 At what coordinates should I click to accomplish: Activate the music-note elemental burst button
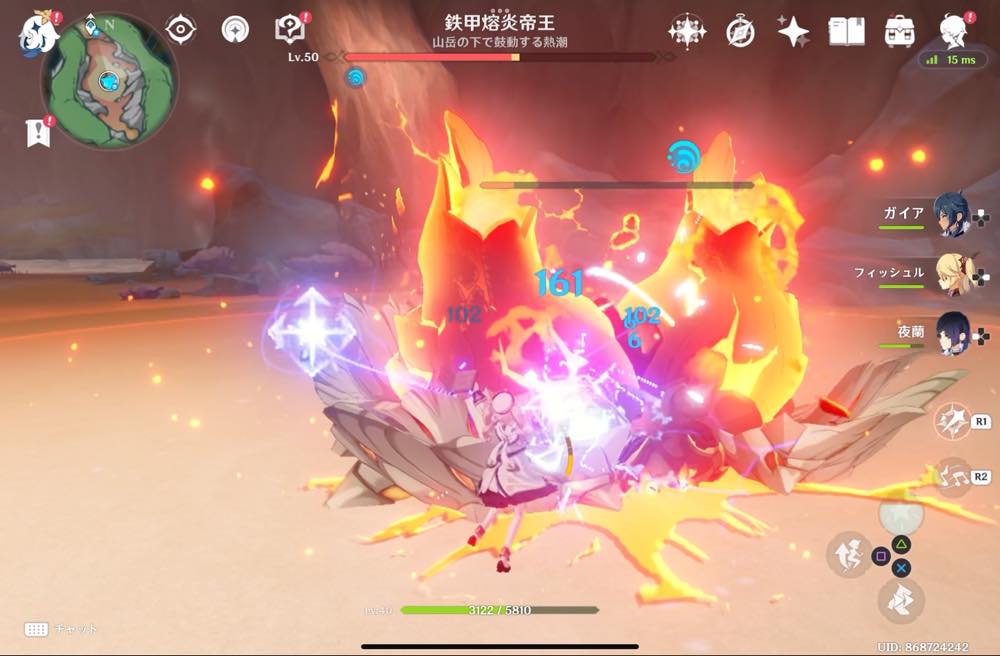pyautogui.click(x=950, y=476)
